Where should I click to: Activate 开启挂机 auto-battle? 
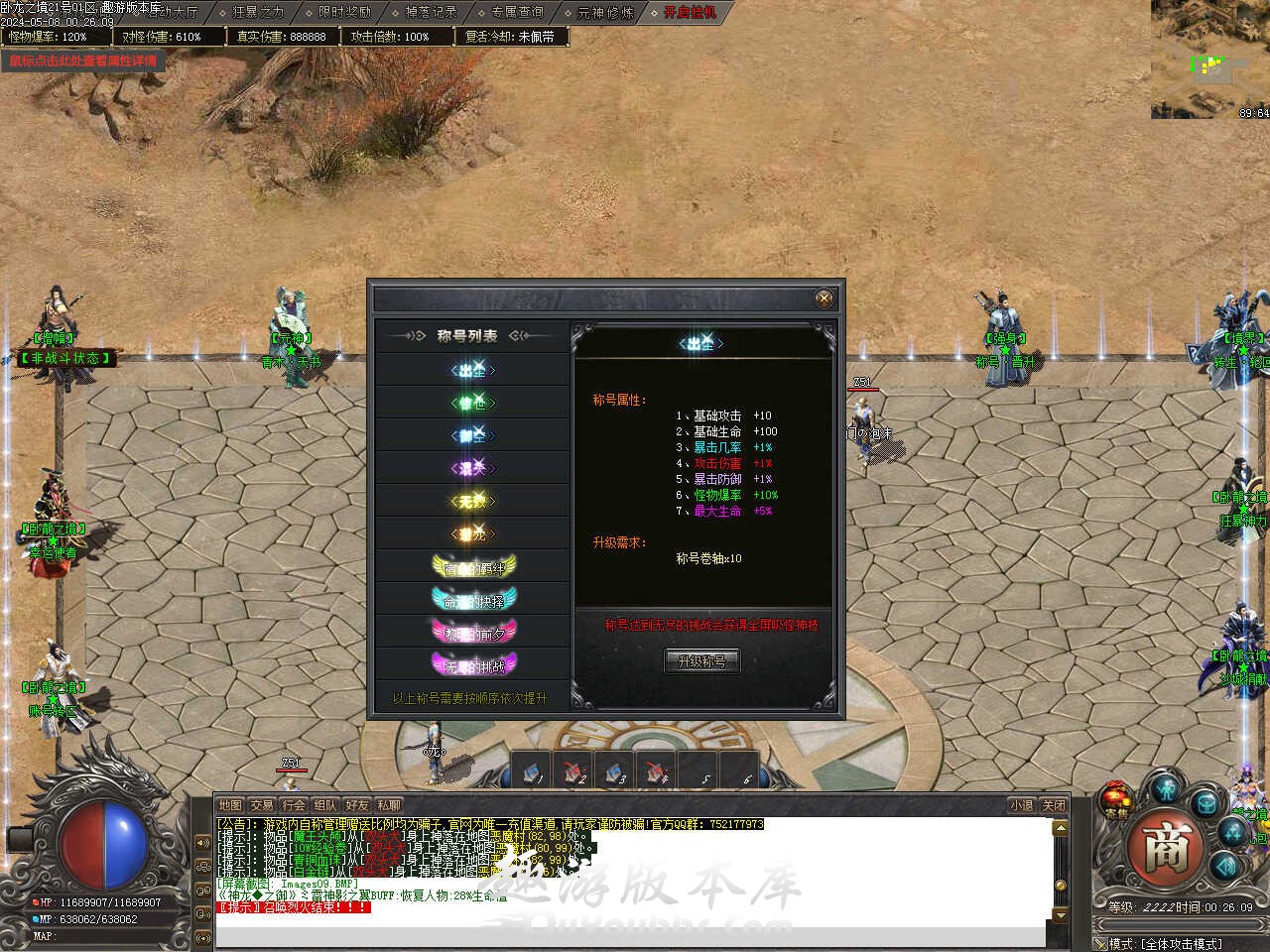(x=690, y=13)
